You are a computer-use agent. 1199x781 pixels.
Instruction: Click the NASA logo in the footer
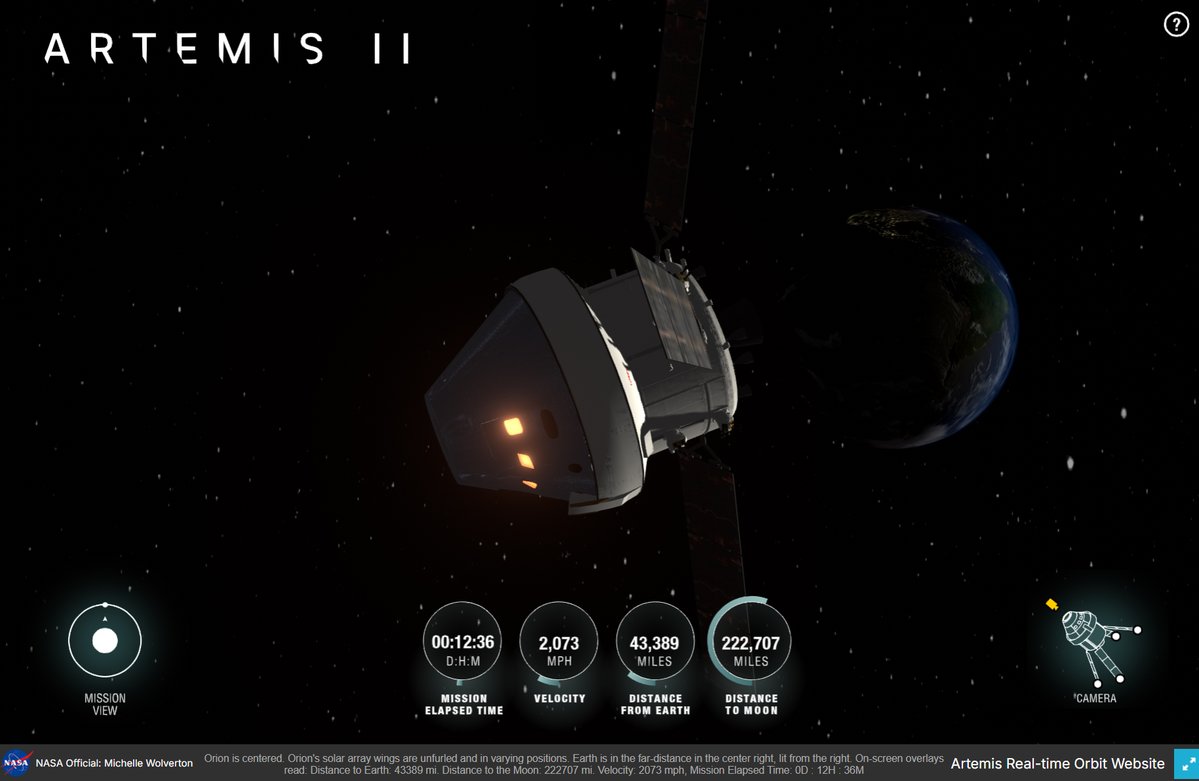tap(16, 763)
